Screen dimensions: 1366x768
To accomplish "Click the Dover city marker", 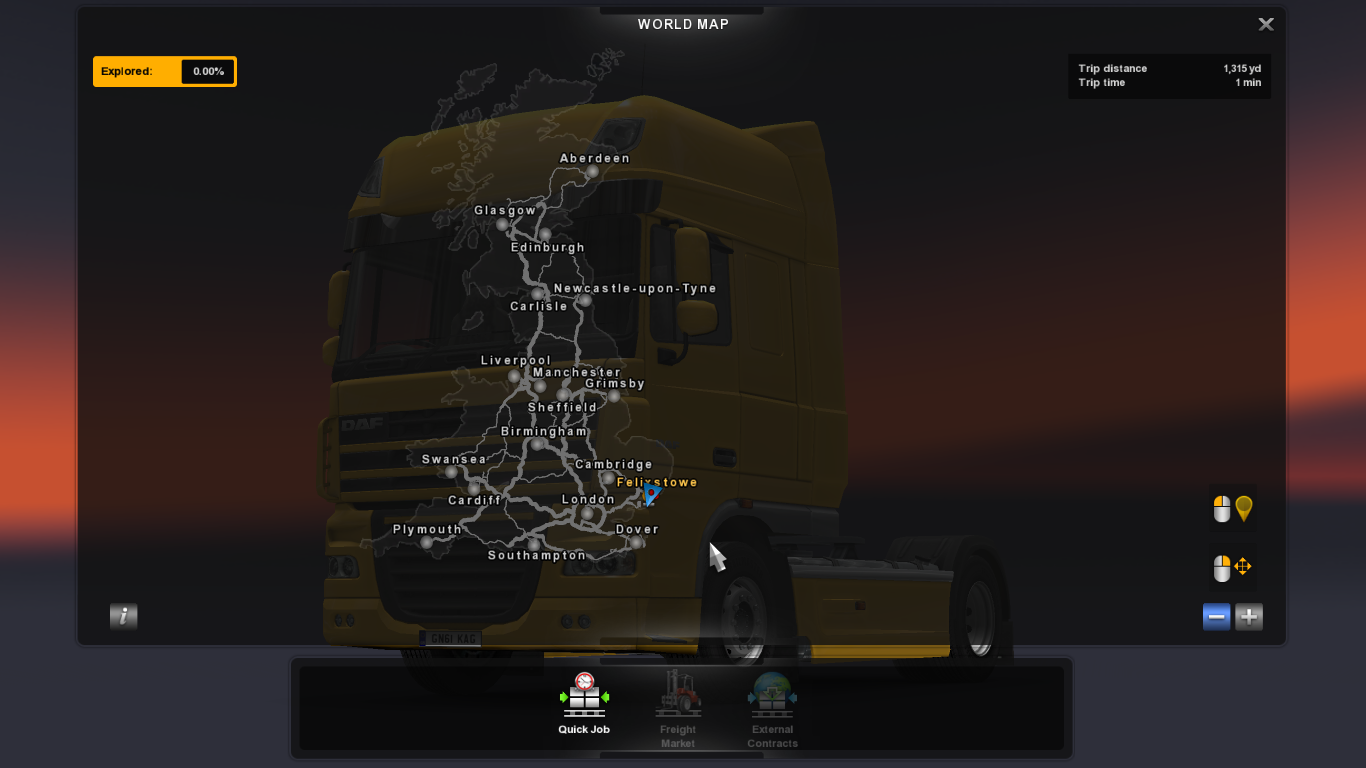I will 636,543.
